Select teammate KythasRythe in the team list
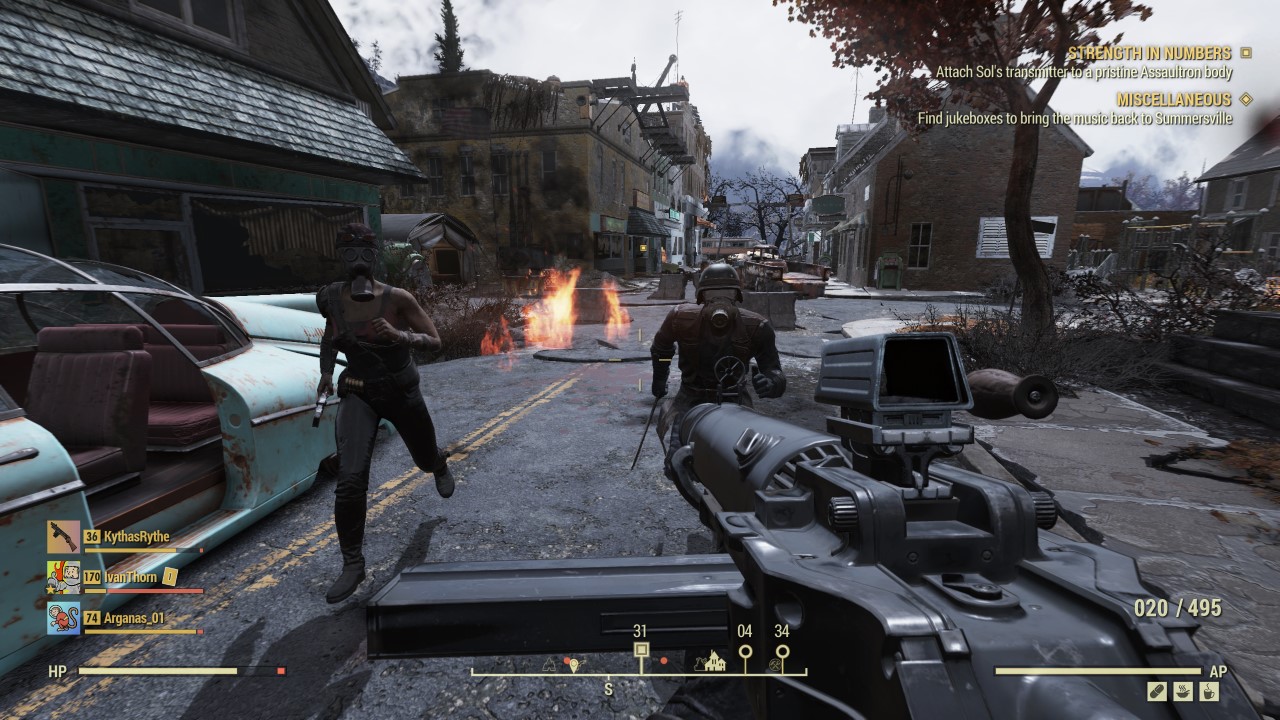The width and height of the screenshot is (1280, 720). 136,537
